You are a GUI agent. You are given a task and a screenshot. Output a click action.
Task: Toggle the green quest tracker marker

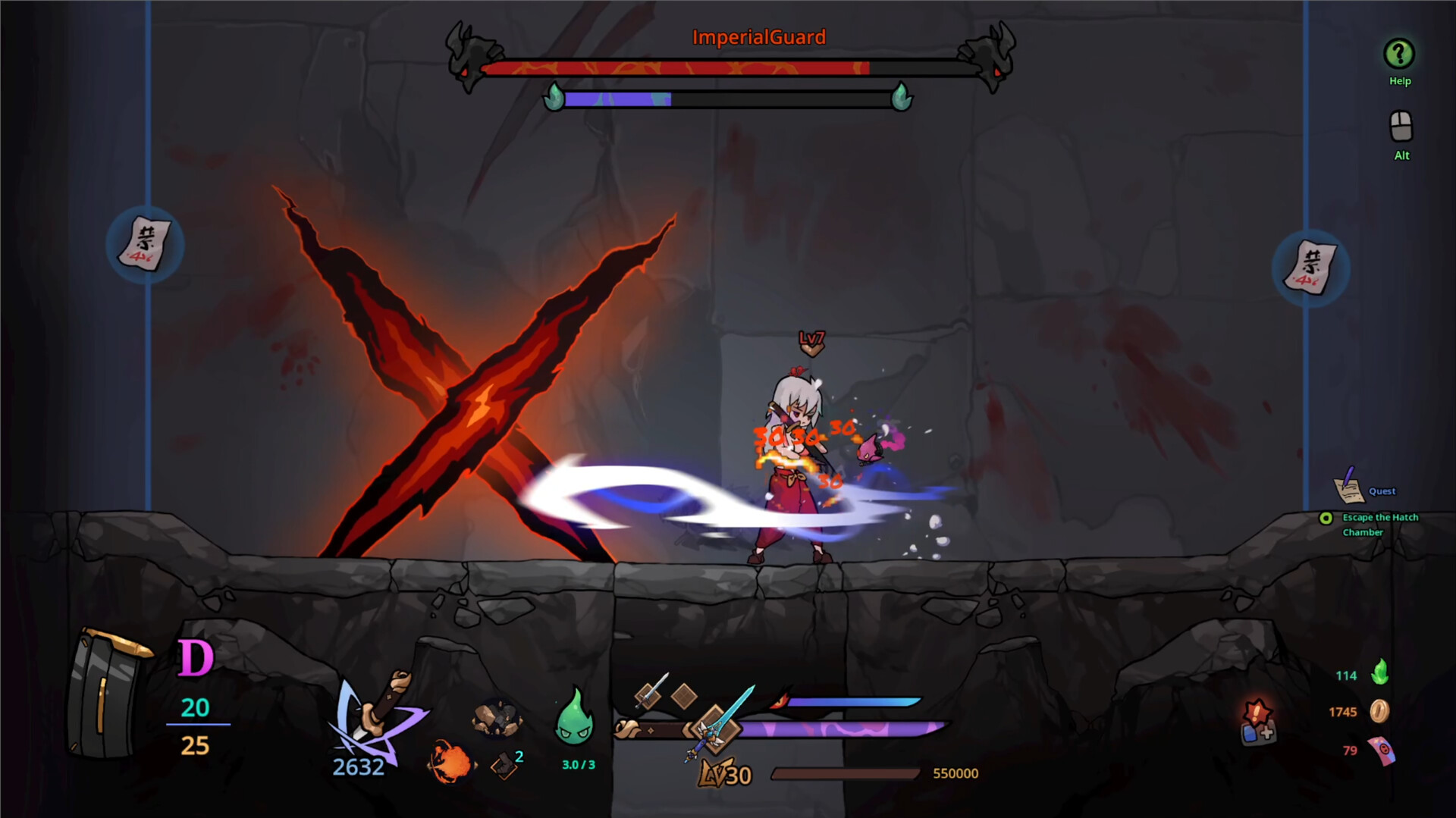(1326, 518)
